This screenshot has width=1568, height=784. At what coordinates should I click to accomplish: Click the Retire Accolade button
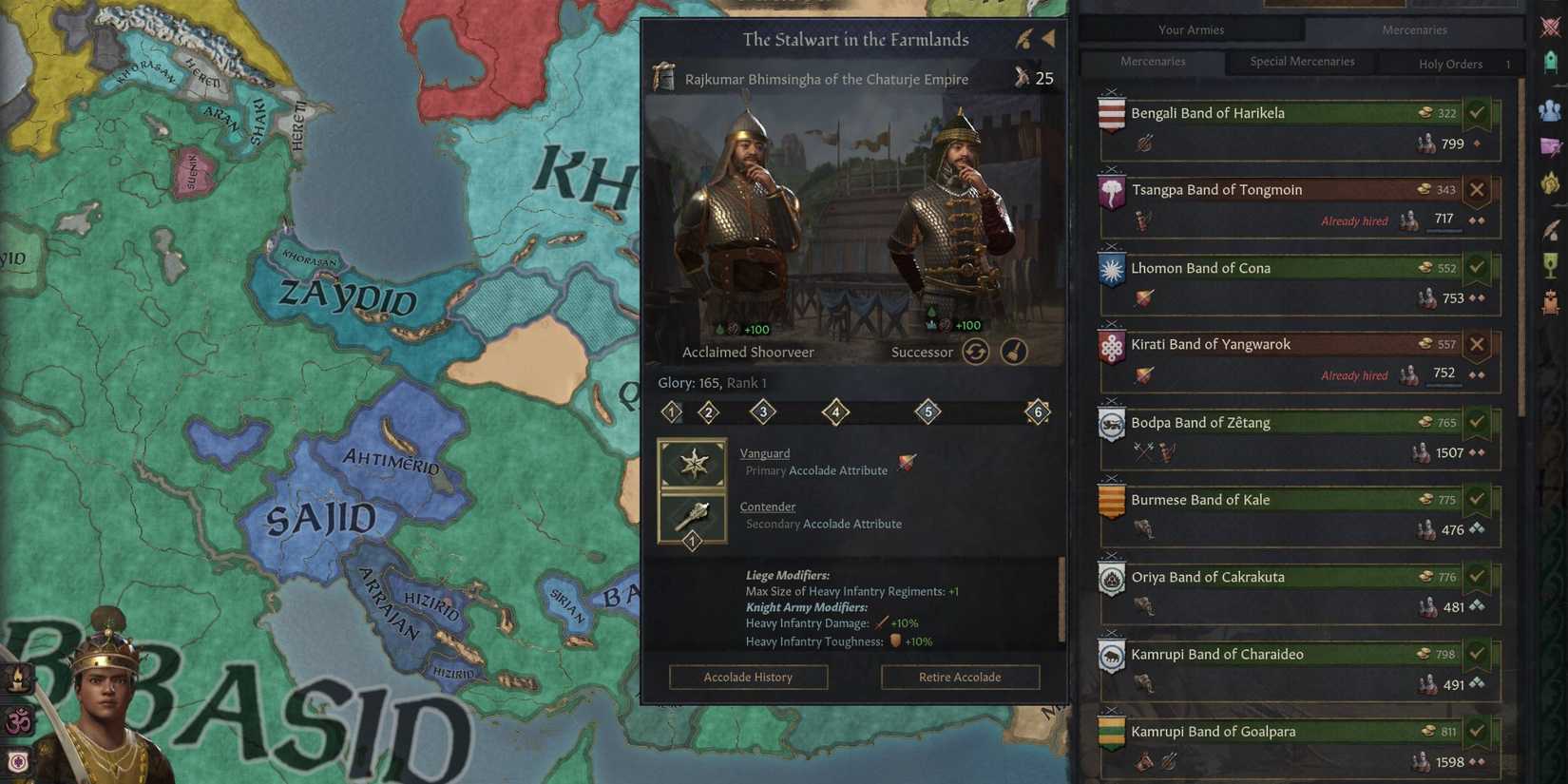[x=960, y=677]
